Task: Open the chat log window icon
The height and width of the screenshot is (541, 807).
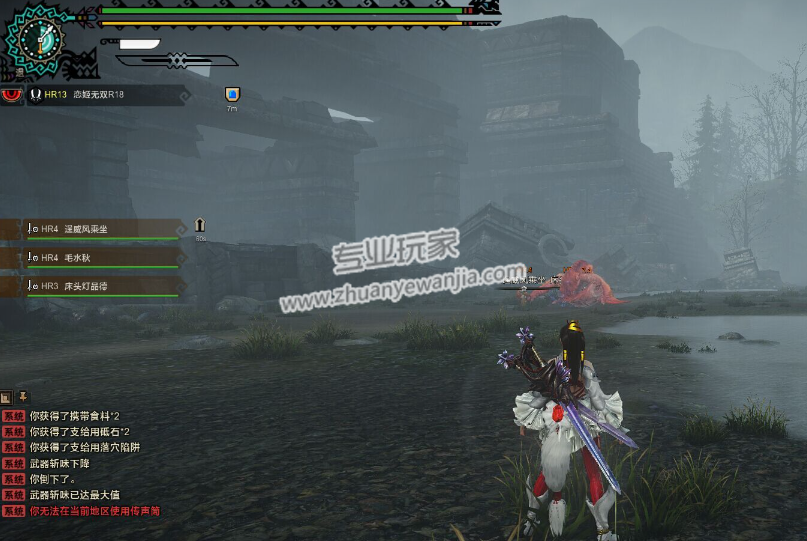Action: pos(6,397)
